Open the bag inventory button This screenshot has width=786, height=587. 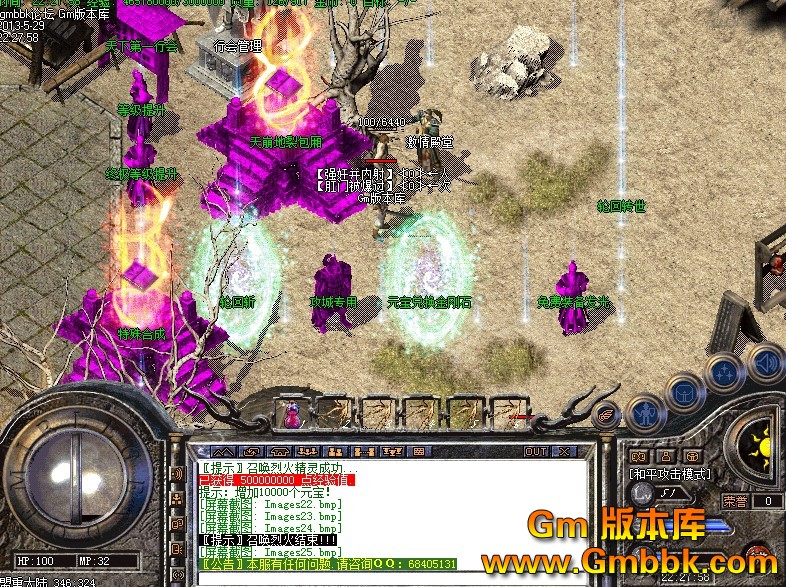coord(686,391)
